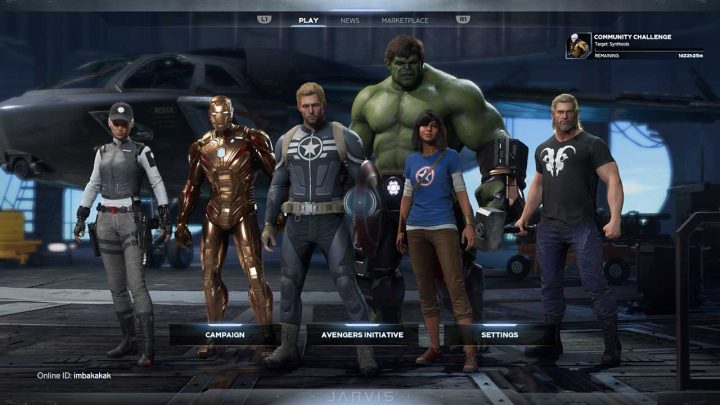Open the Settings menu
Screen dimensions: 720x405
pos(499,334)
